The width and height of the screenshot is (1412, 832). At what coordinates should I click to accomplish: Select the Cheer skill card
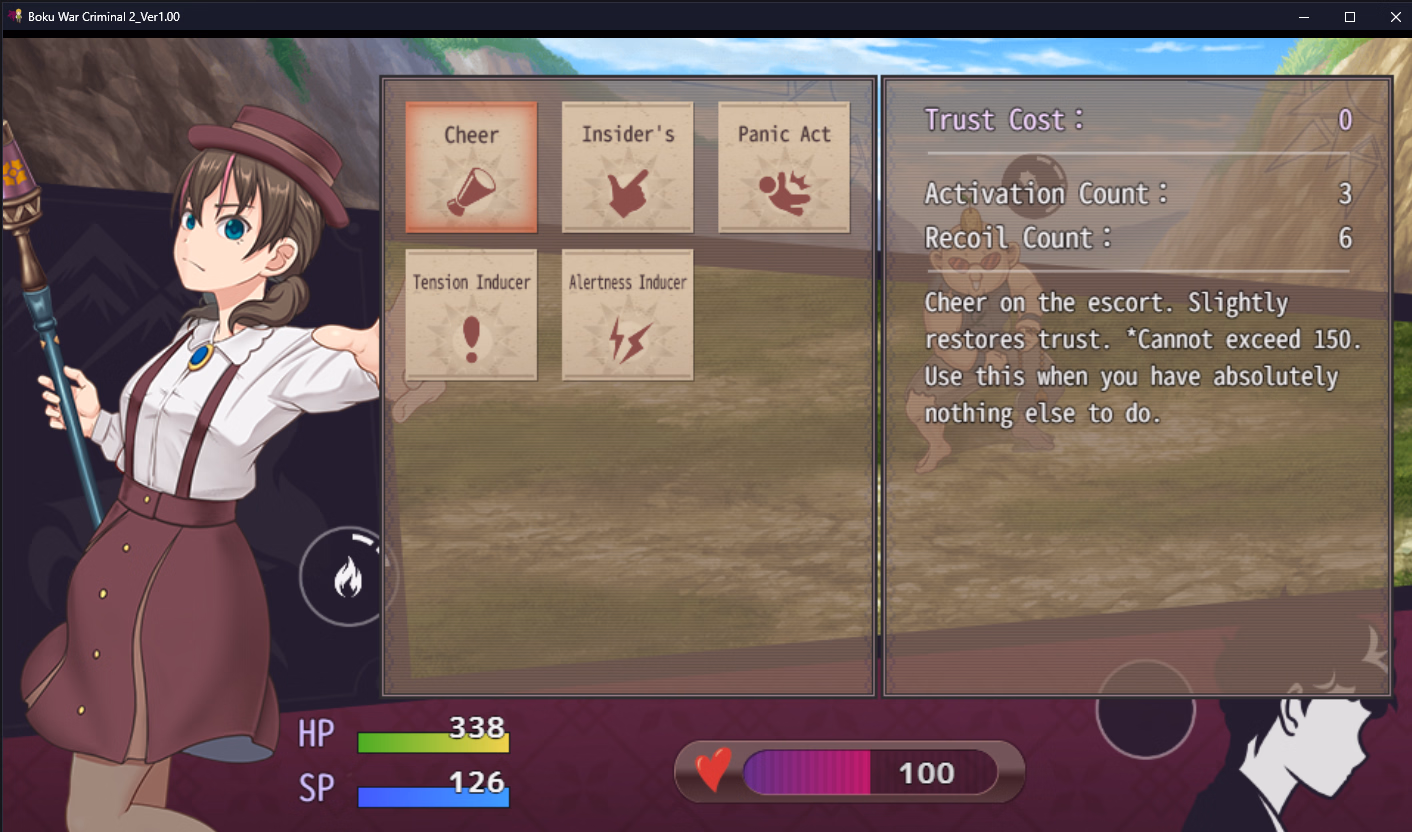pos(470,166)
